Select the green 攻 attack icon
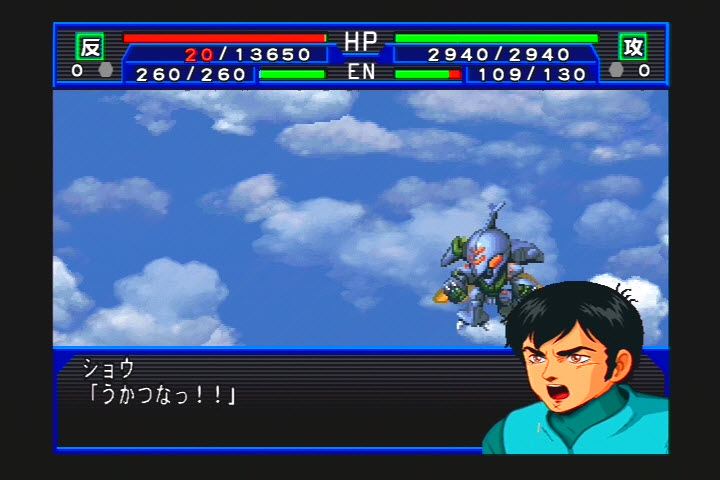 (x=632, y=46)
